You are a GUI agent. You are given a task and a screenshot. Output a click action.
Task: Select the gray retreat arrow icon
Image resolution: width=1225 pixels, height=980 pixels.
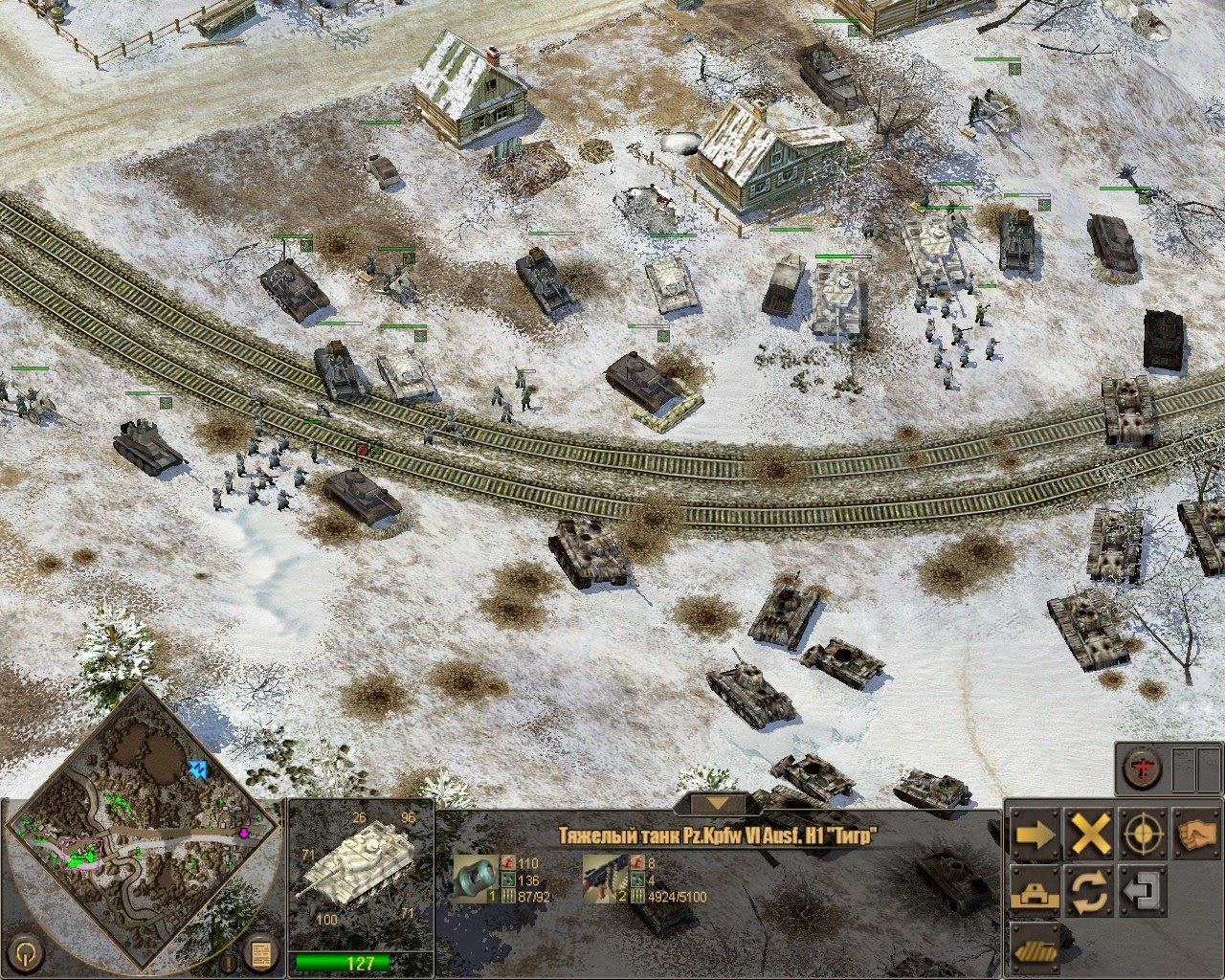pos(1142,890)
